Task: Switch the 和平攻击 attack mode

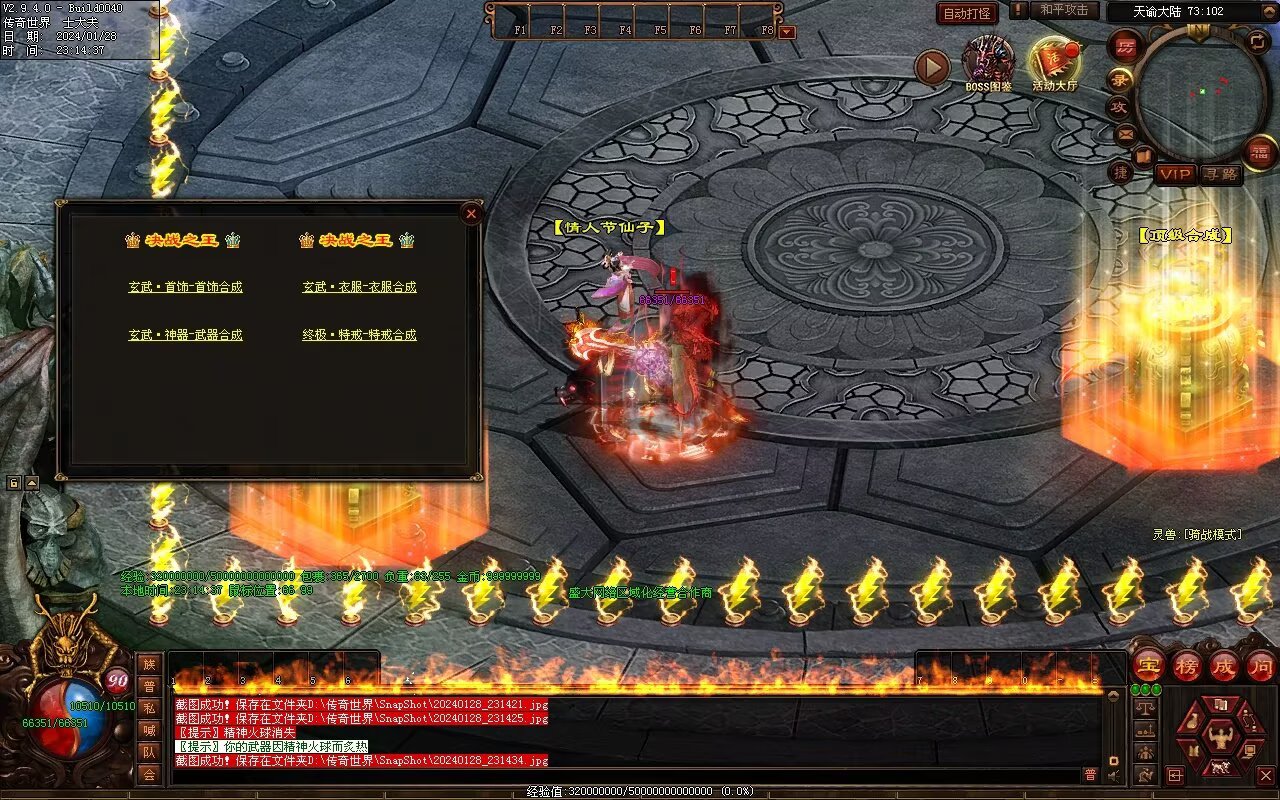Action: coord(1064,10)
